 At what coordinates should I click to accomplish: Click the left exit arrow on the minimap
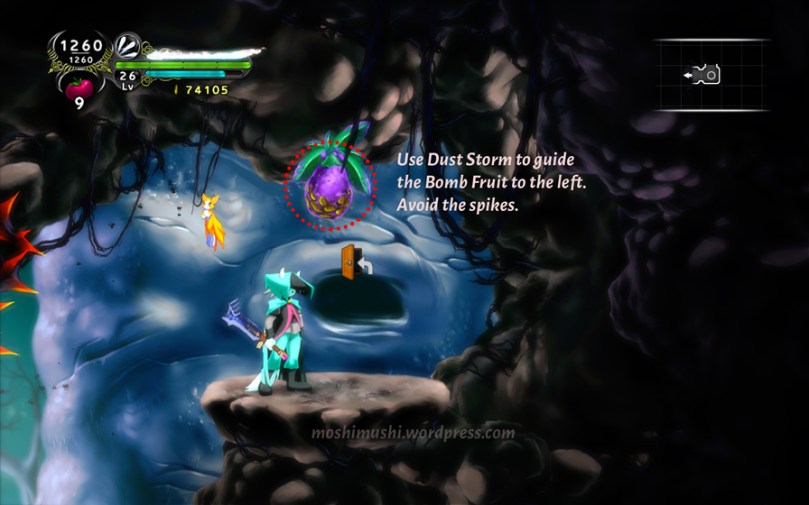click(689, 75)
